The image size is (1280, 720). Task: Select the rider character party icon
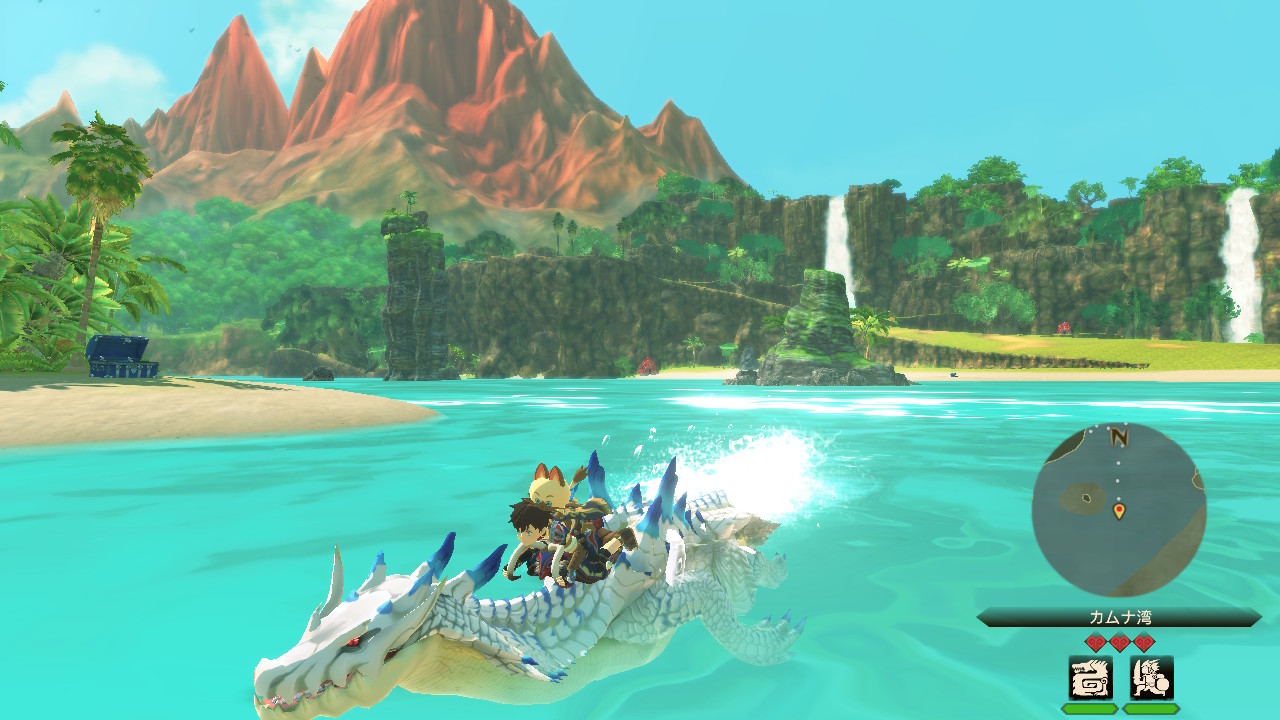coord(1151,678)
